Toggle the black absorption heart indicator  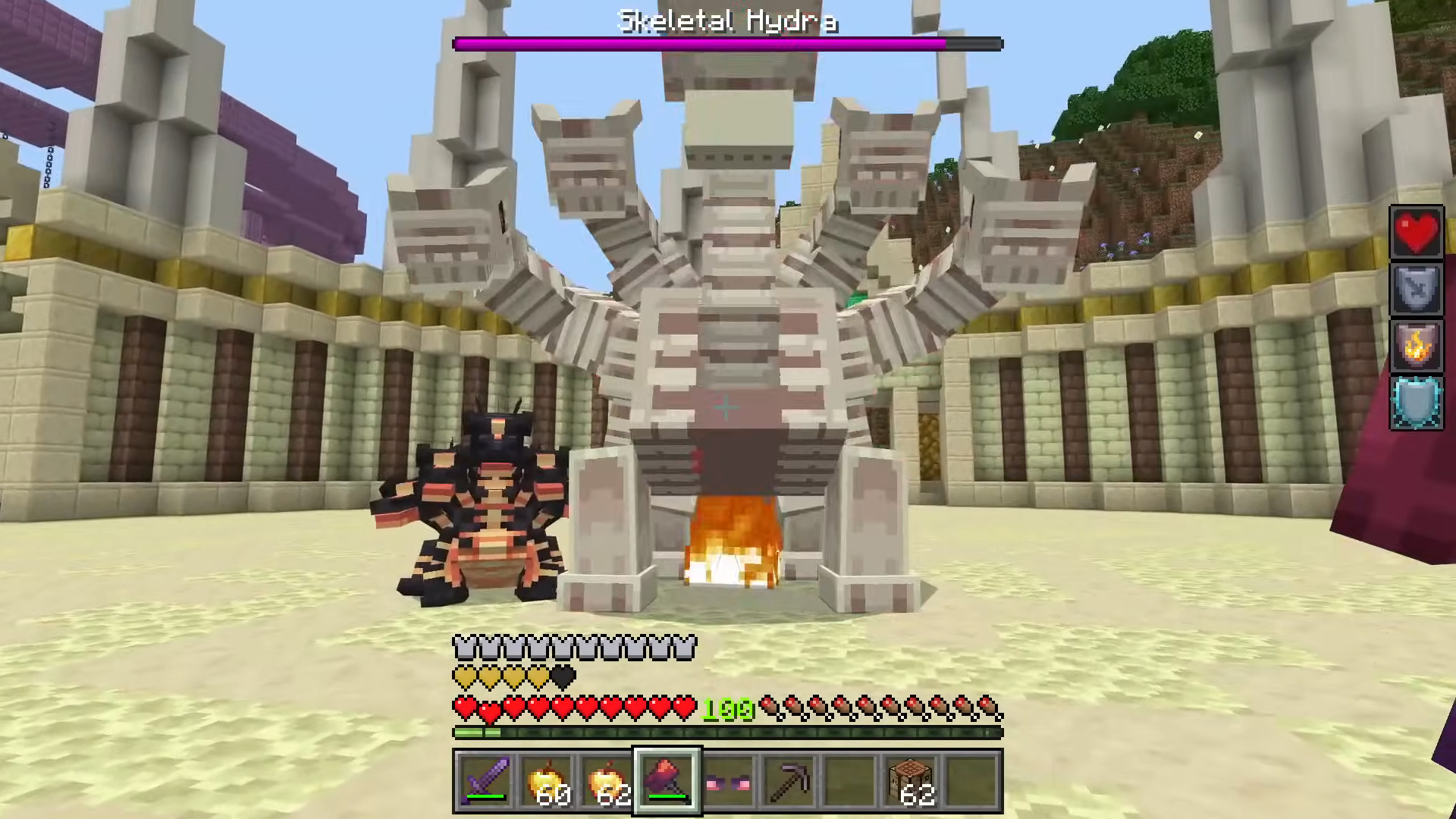tap(561, 677)
